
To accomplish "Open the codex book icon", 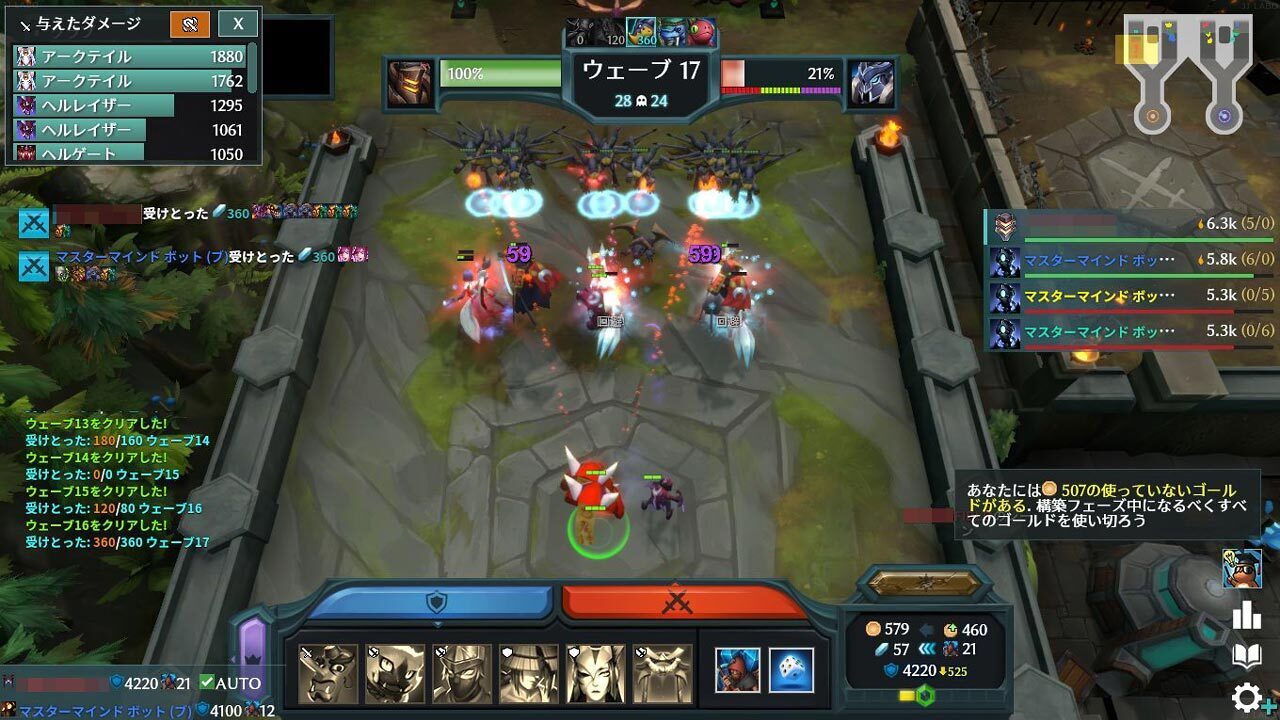I will (x=1246, y=653).
